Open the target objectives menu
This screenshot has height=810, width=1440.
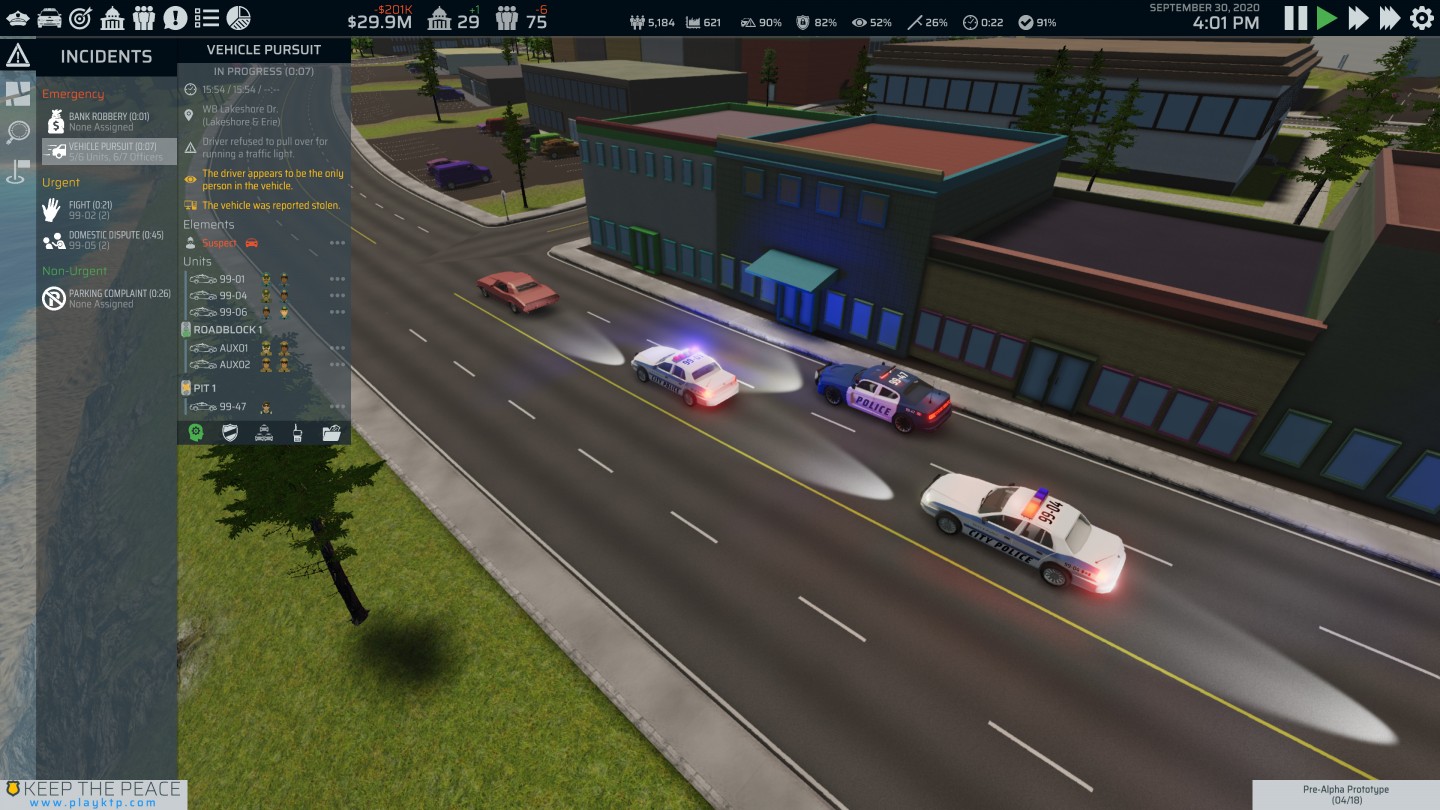80,18
